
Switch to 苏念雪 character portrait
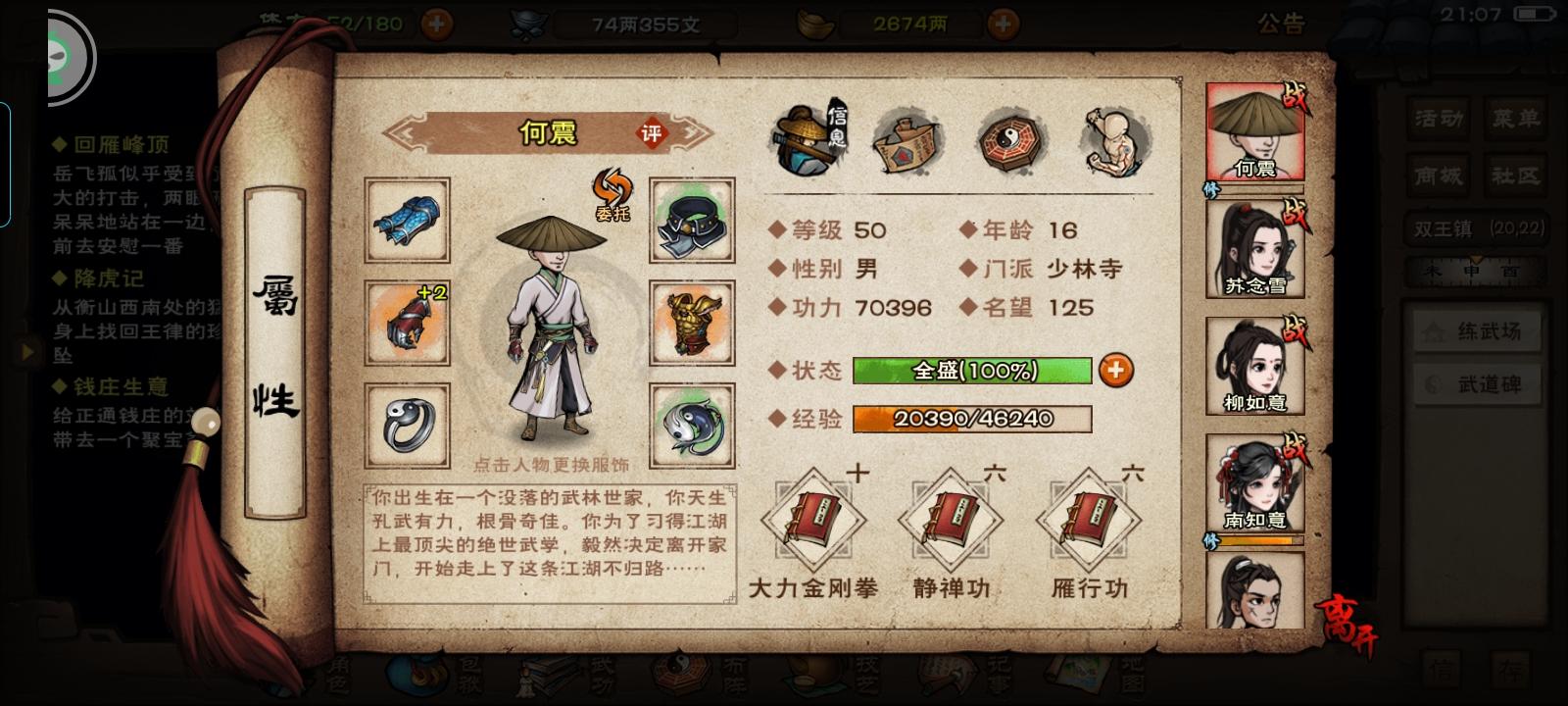point(1254,245)
